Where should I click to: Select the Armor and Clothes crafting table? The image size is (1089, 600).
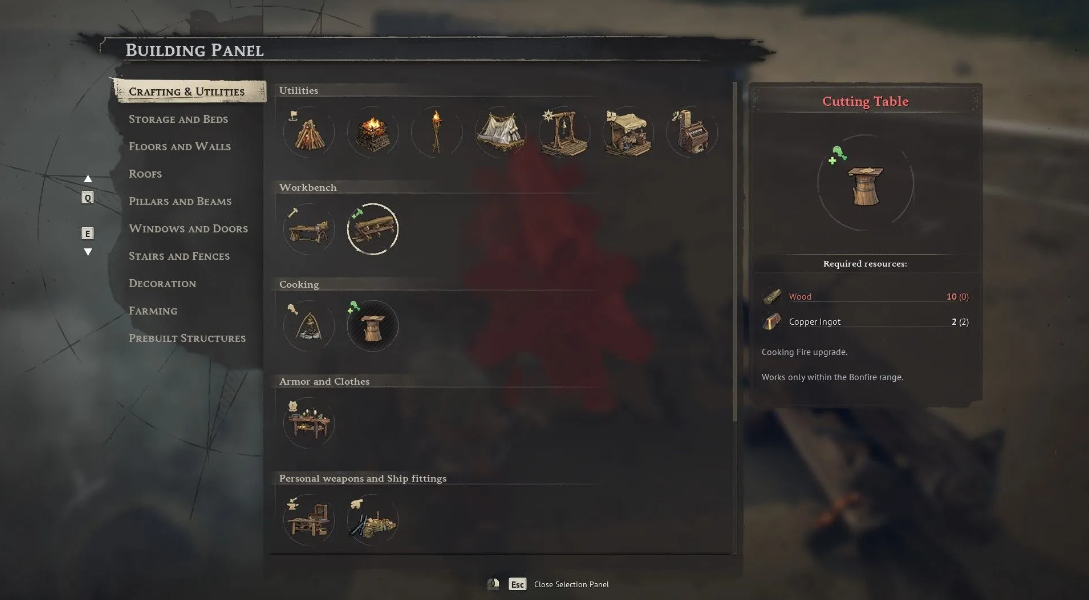(x=308, y=422)
